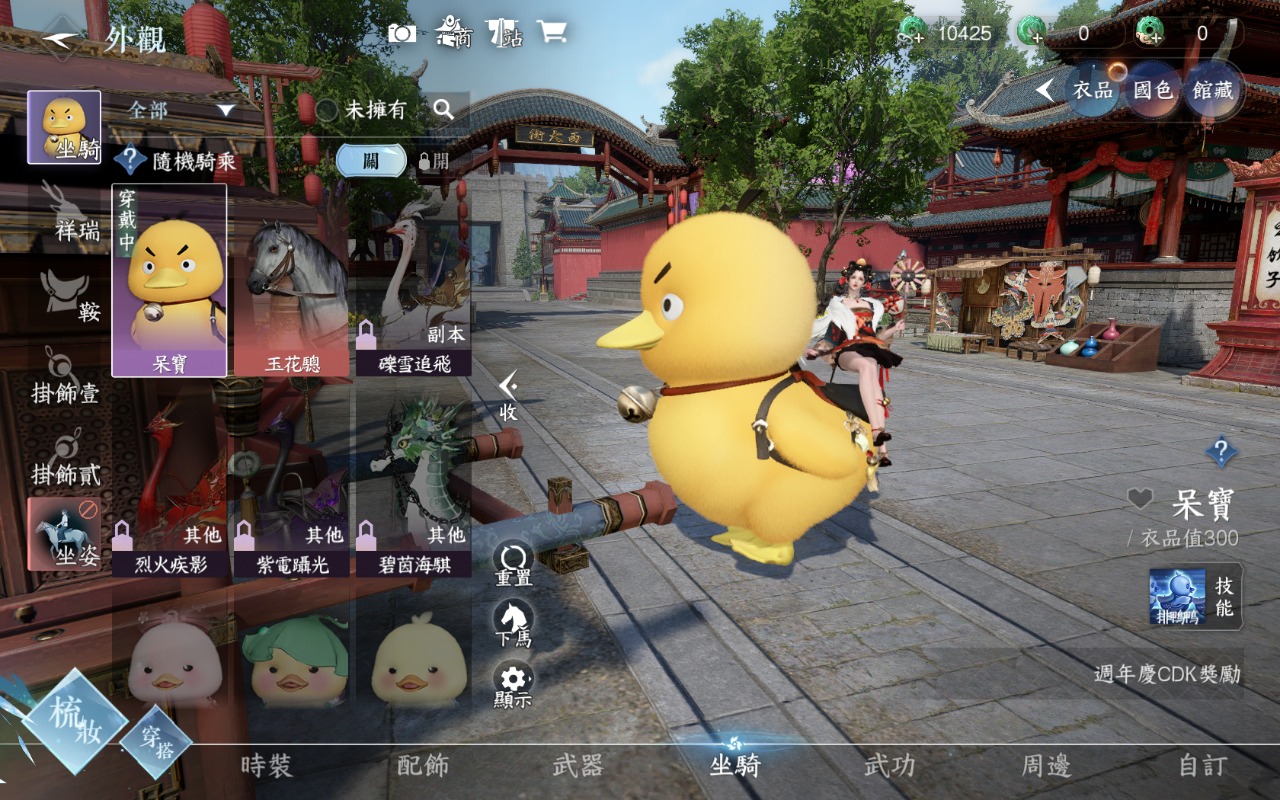The width and height of the screenshot is (1280, 800).
Task: Toggle the 未擁有 filter checkbox
Action: click(327, 110)
